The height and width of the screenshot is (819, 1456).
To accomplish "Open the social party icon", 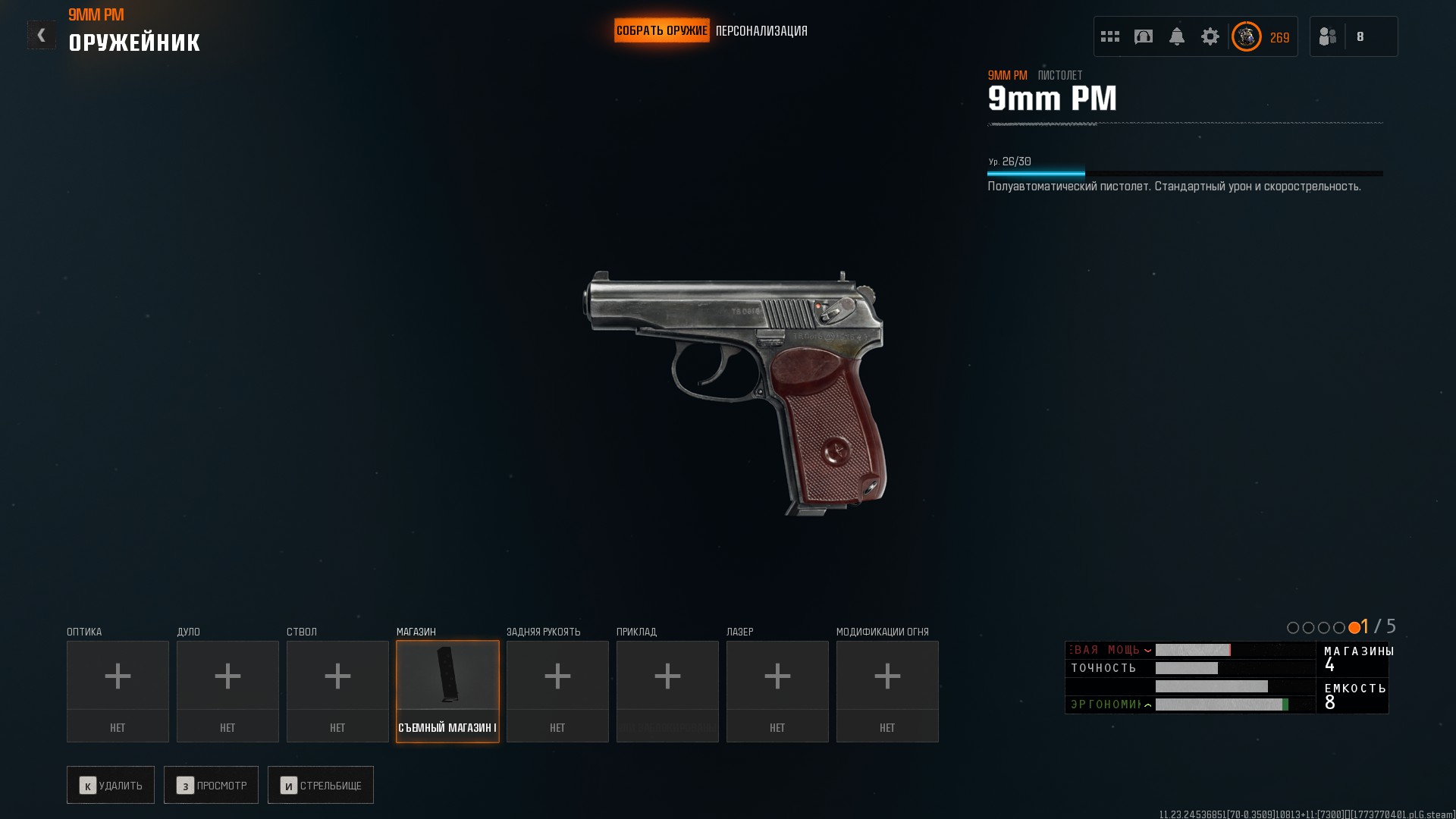I will pos(1328,36).
